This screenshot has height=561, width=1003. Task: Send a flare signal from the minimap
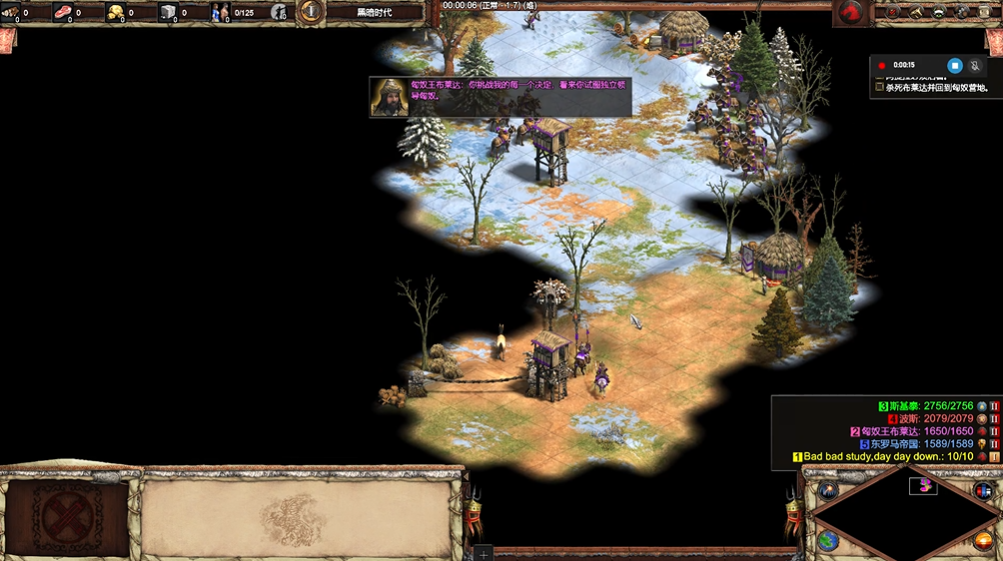point(829,490)
